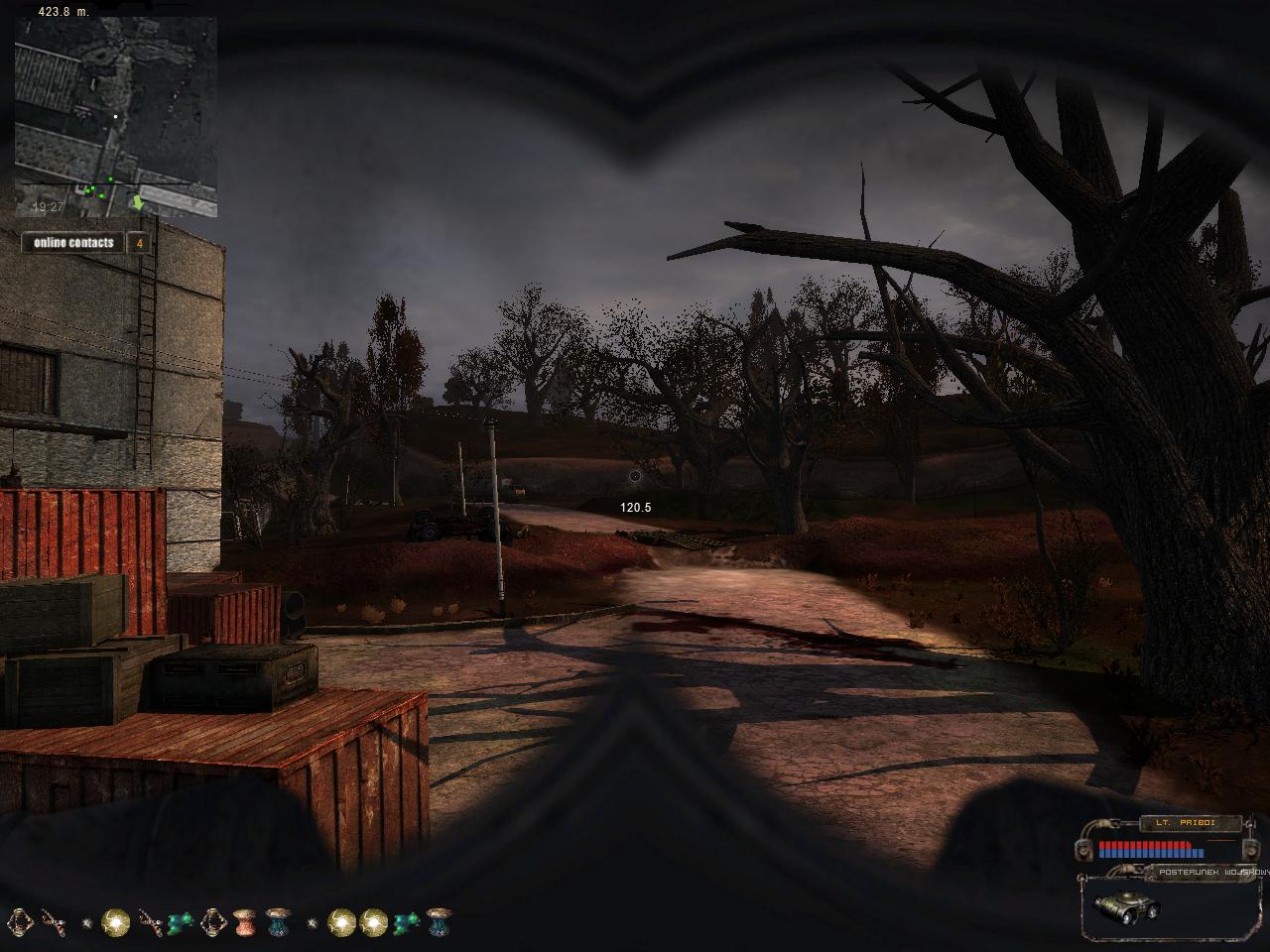Select the green arrow marker on minimap
This screenshot has width=1270, height=952.
pyautogui.click(x=138, y=202)
